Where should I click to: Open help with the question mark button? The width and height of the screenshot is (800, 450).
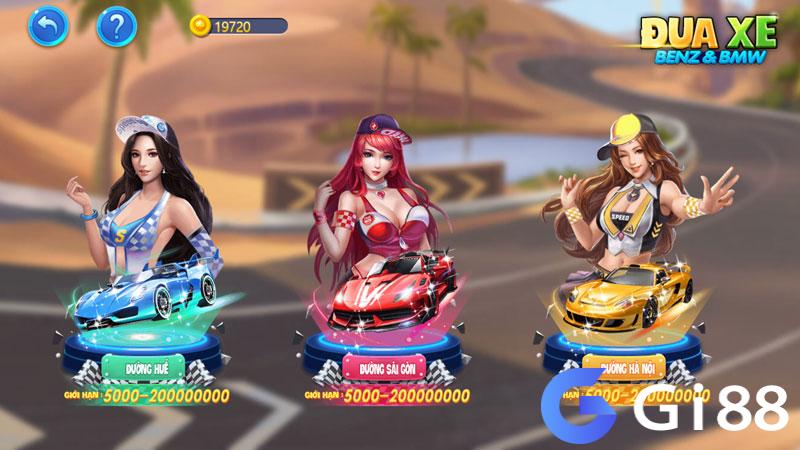(116, 26)
